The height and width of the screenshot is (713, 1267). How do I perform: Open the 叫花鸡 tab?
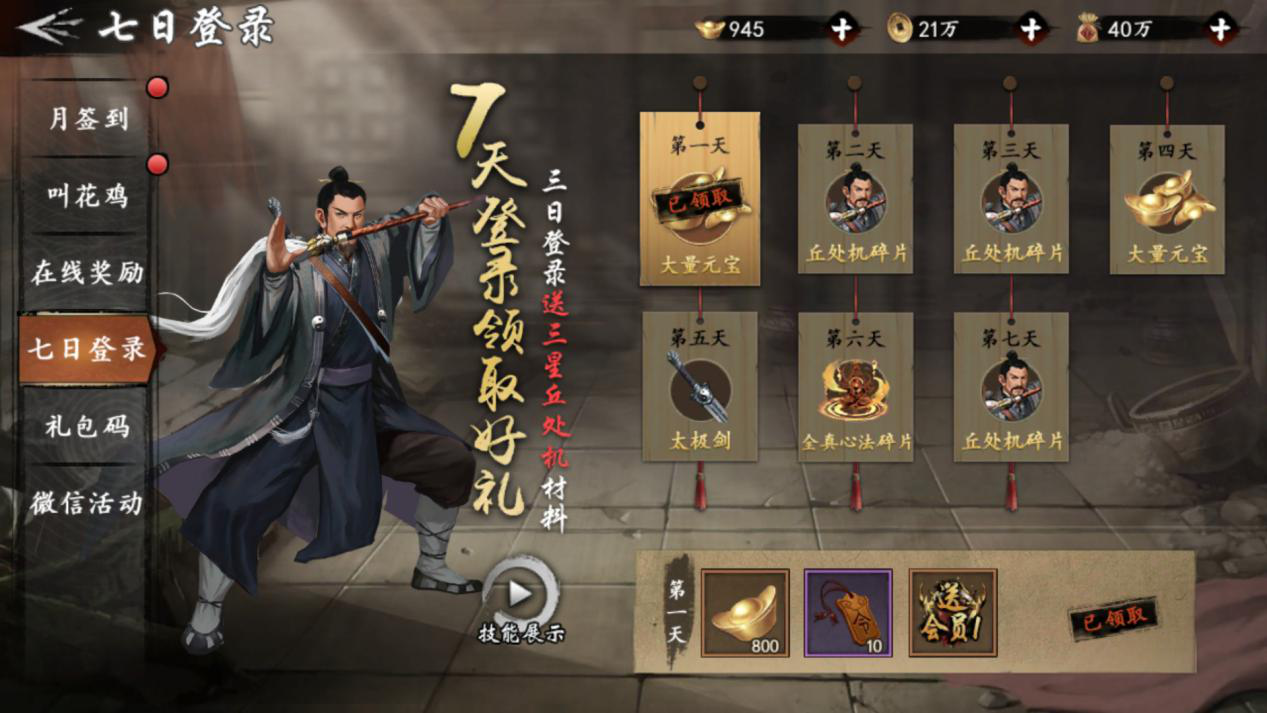point(88,196)
